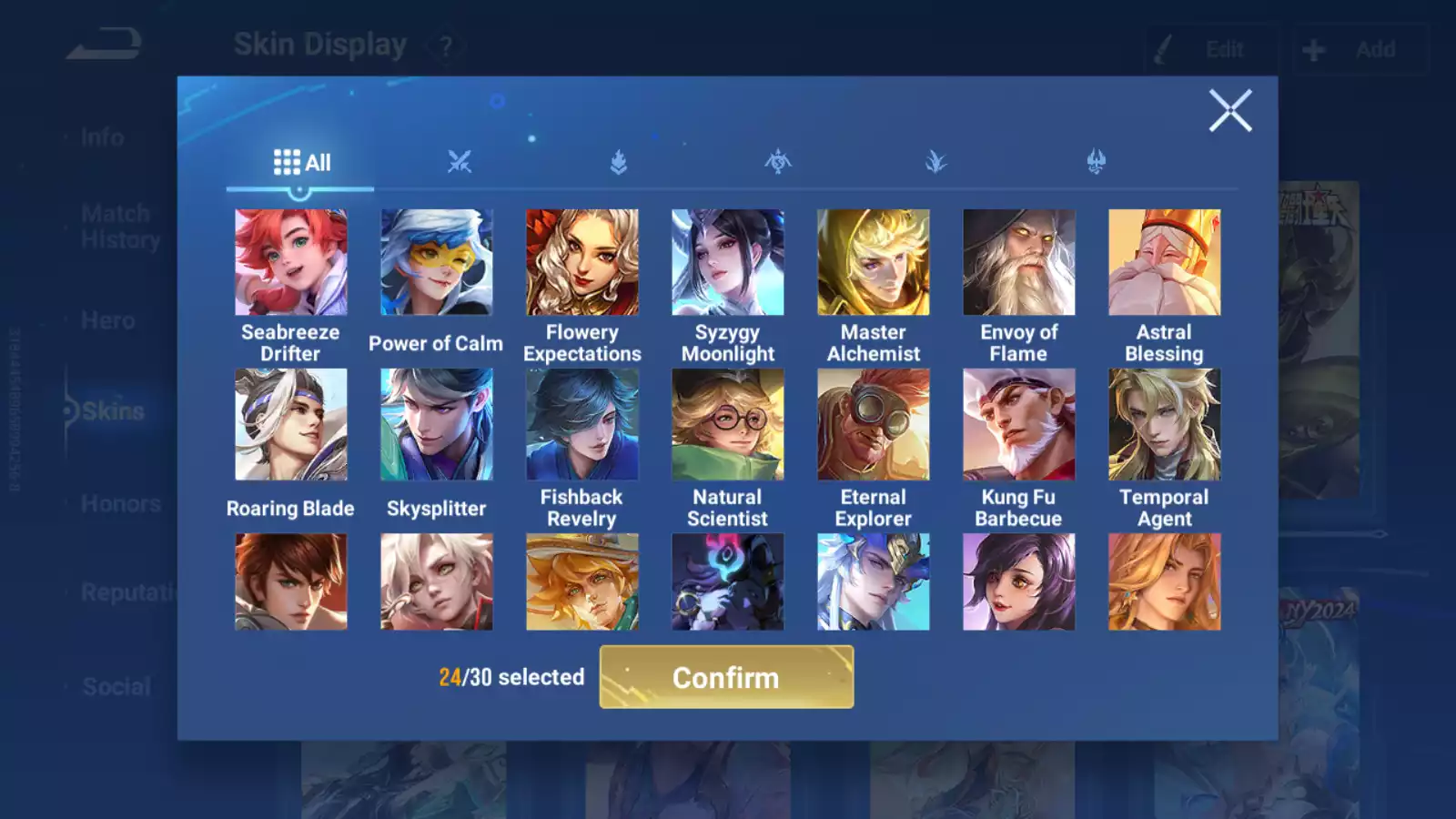
Task: Select the Fishback Revelry skin
Action: point(582,424)
